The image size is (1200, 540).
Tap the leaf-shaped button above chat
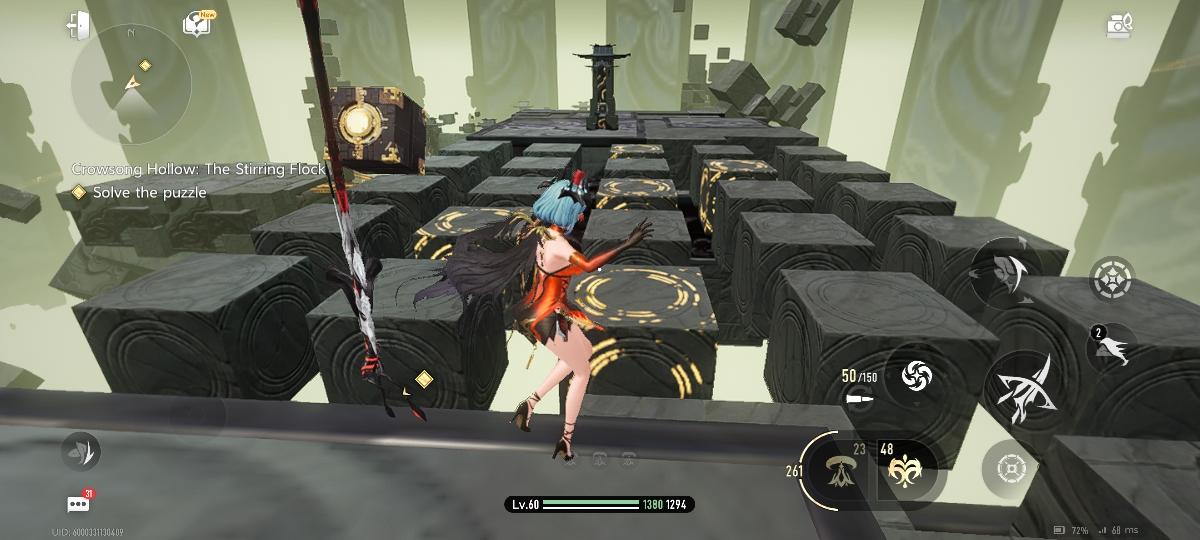78,452
